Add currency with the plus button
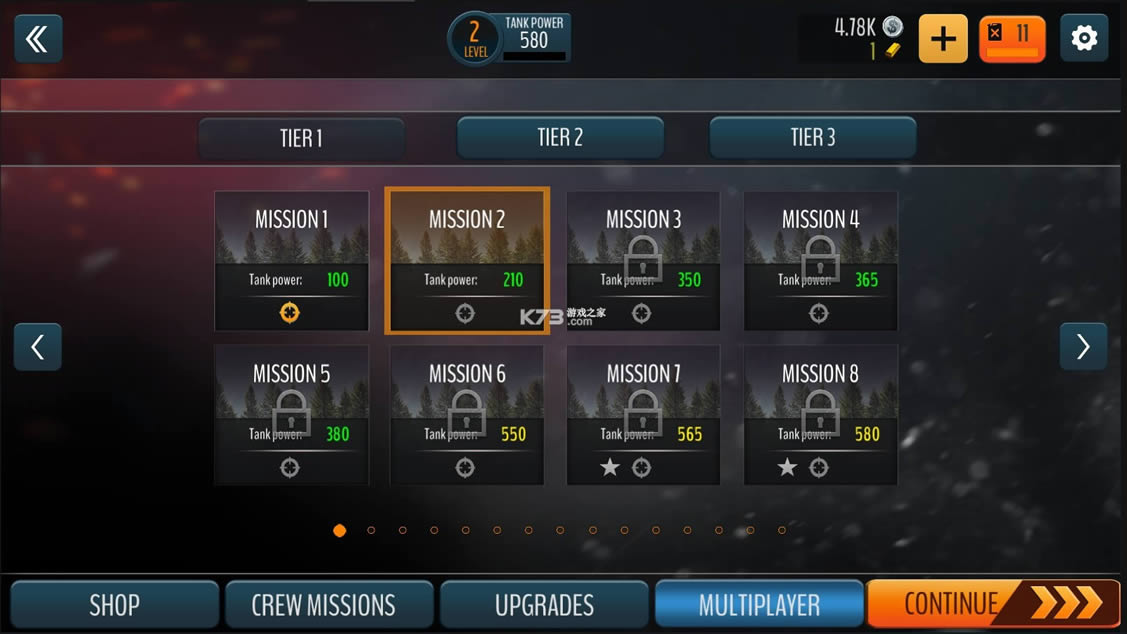 942,39
